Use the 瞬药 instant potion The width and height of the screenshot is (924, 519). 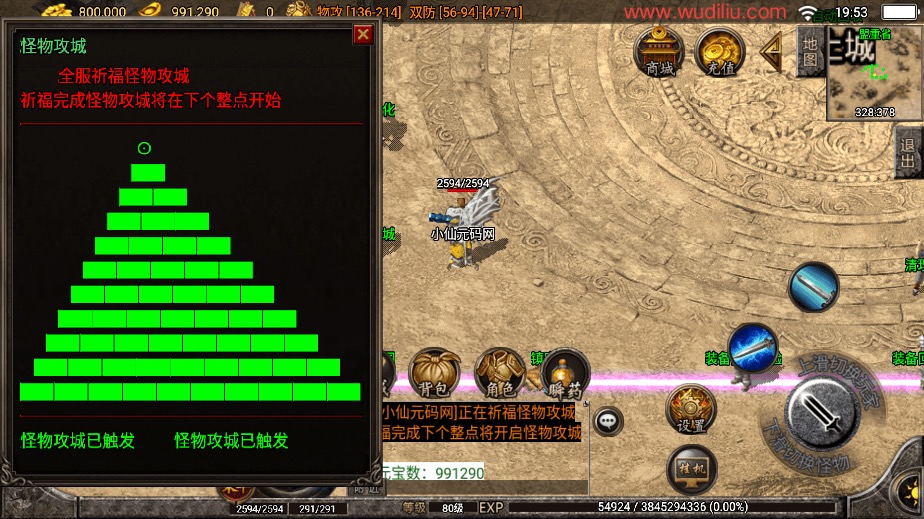pos(564,374)
